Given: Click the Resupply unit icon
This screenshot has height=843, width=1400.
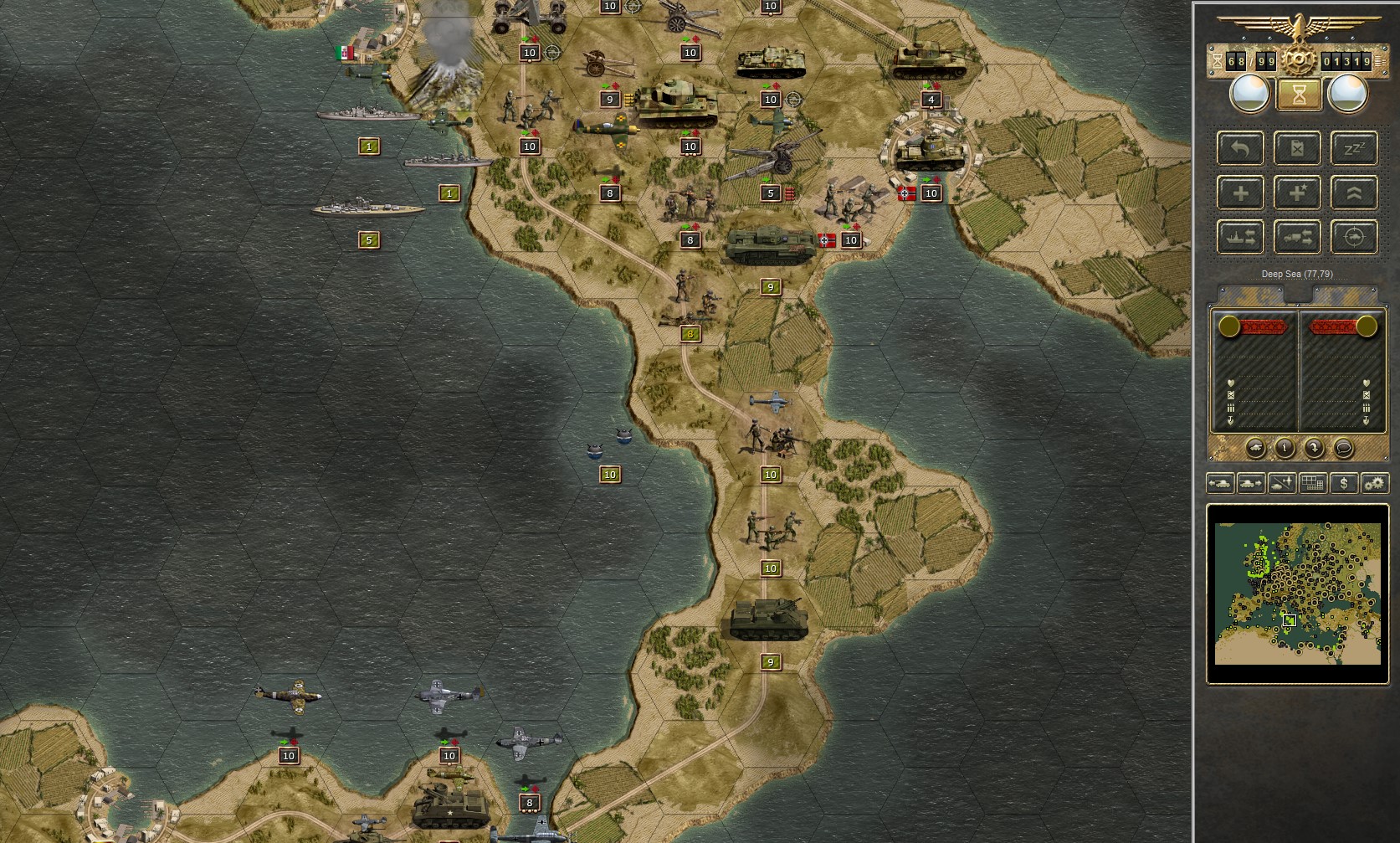Looking at the screenshot, I should pos(1297,148).
